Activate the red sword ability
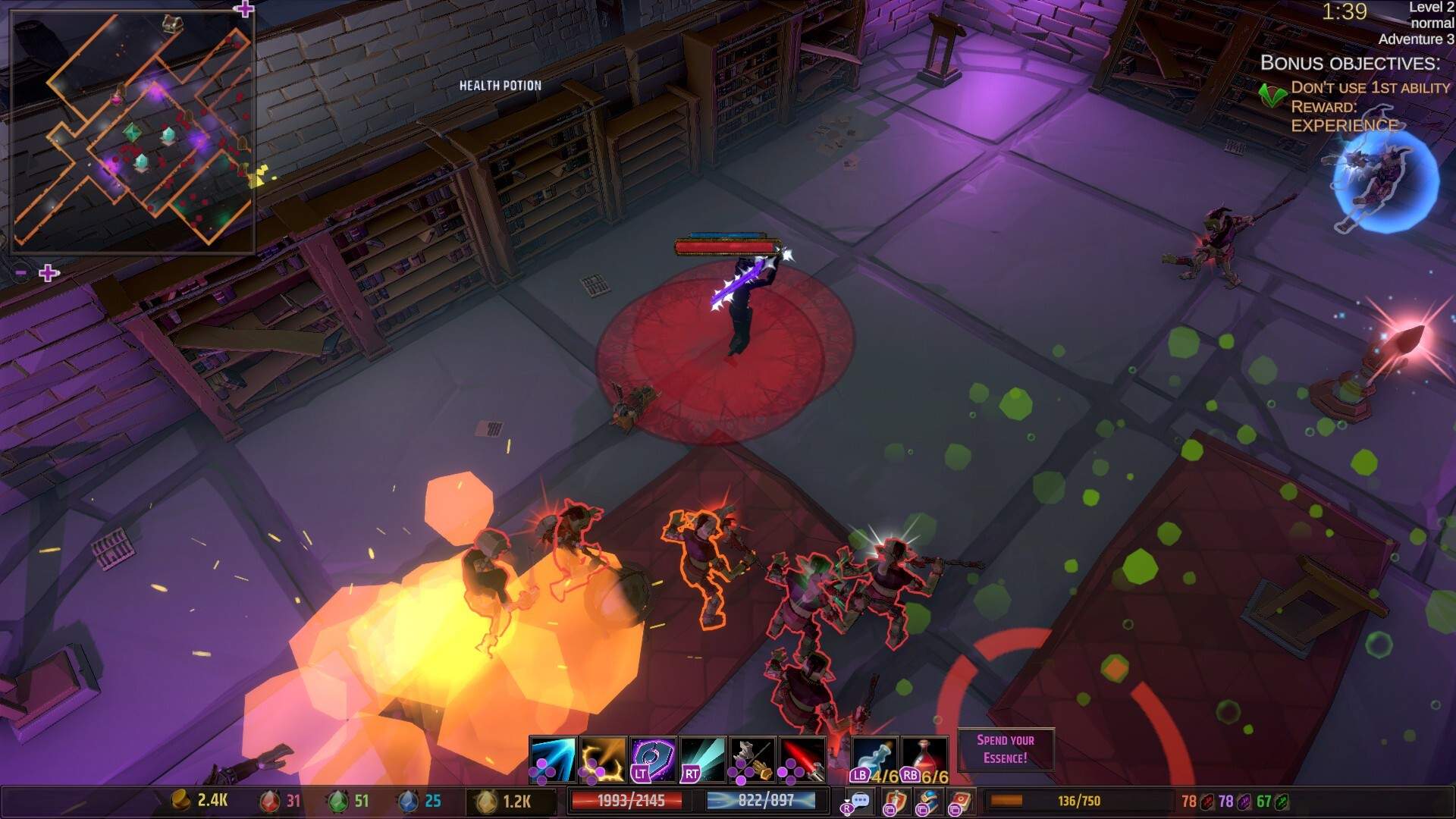1456x819 pixels. [802, 758]
